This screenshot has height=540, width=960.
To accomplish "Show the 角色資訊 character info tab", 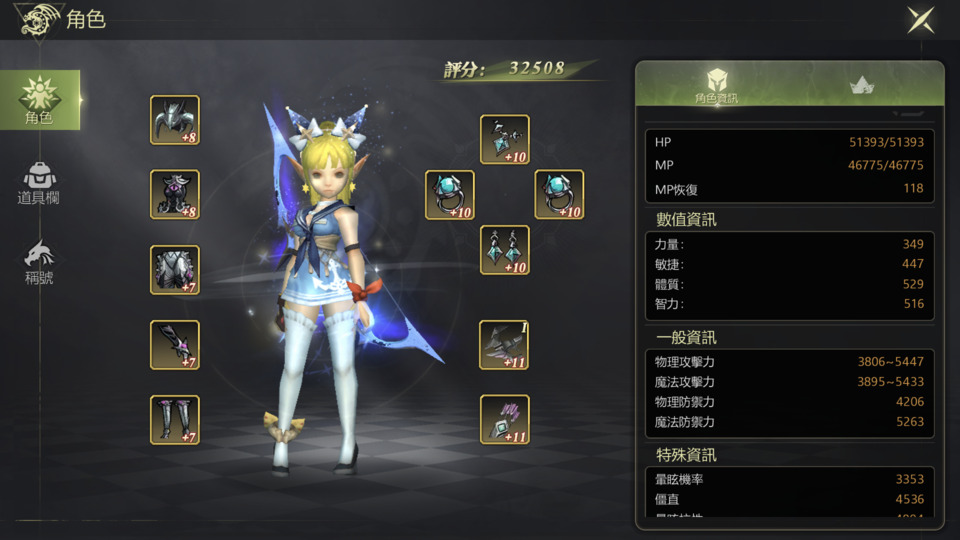I will (716, 86).
